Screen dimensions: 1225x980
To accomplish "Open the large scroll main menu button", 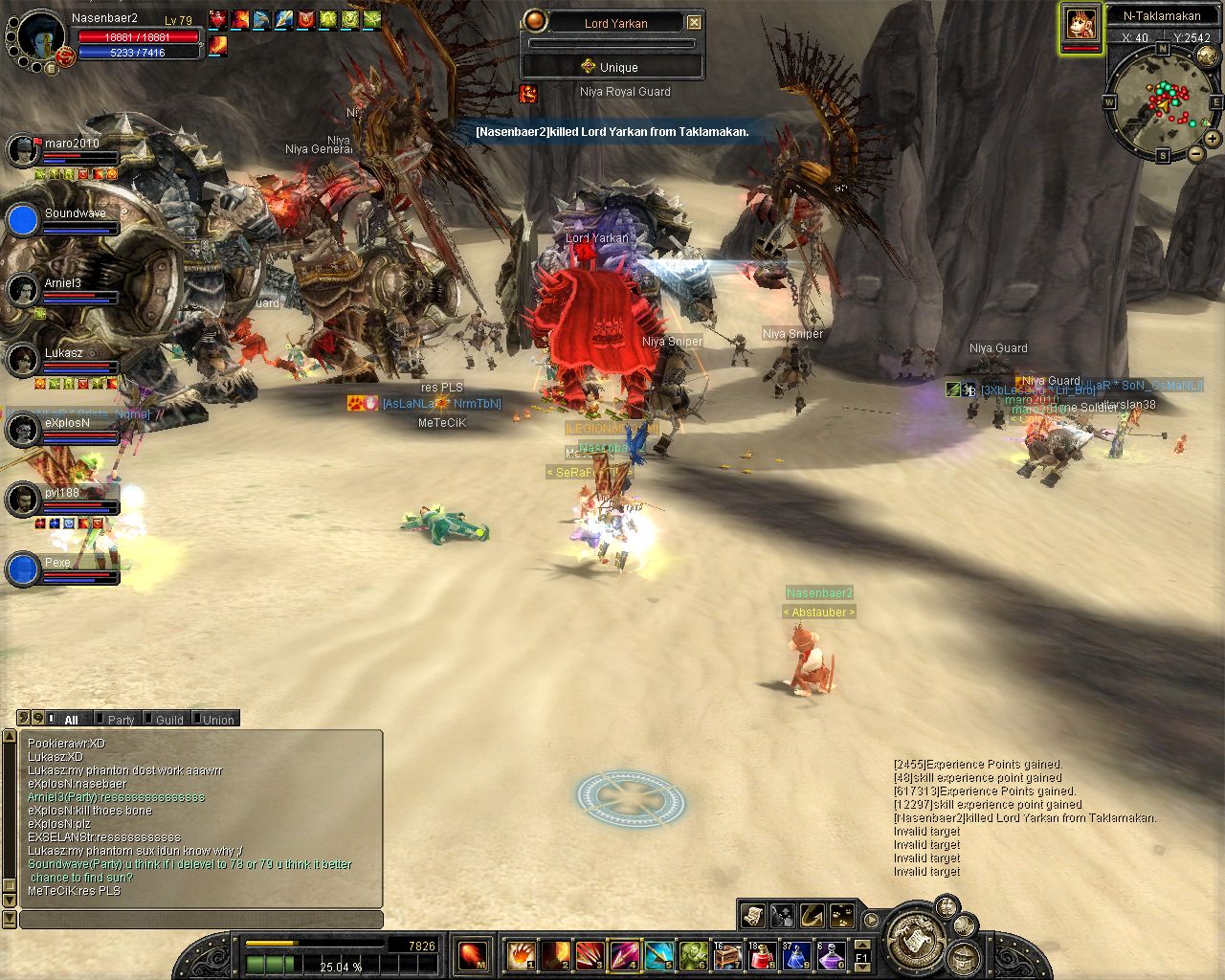I will (917, 937).
